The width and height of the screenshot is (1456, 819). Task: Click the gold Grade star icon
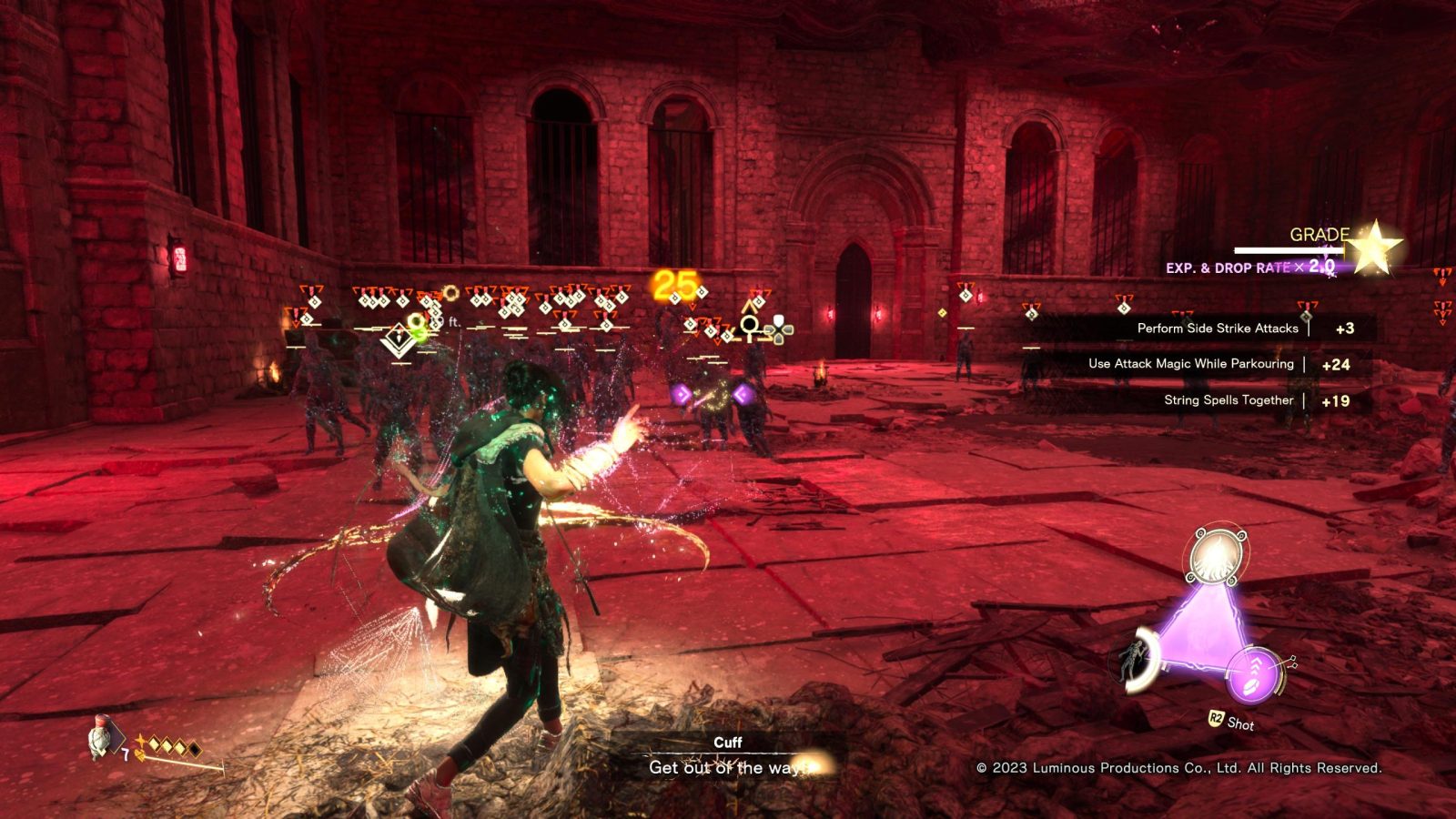[x=1373, y=246]
